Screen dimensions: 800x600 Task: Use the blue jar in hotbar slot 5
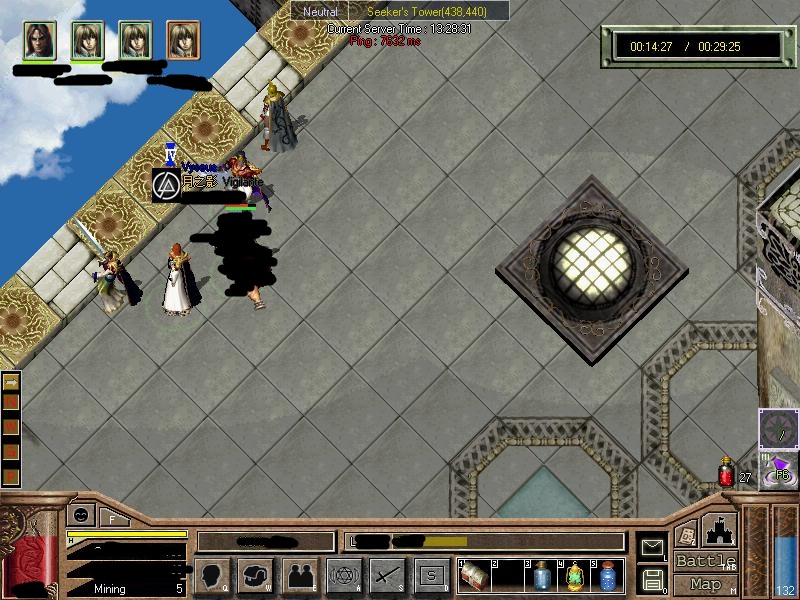(x=608, y=576)
